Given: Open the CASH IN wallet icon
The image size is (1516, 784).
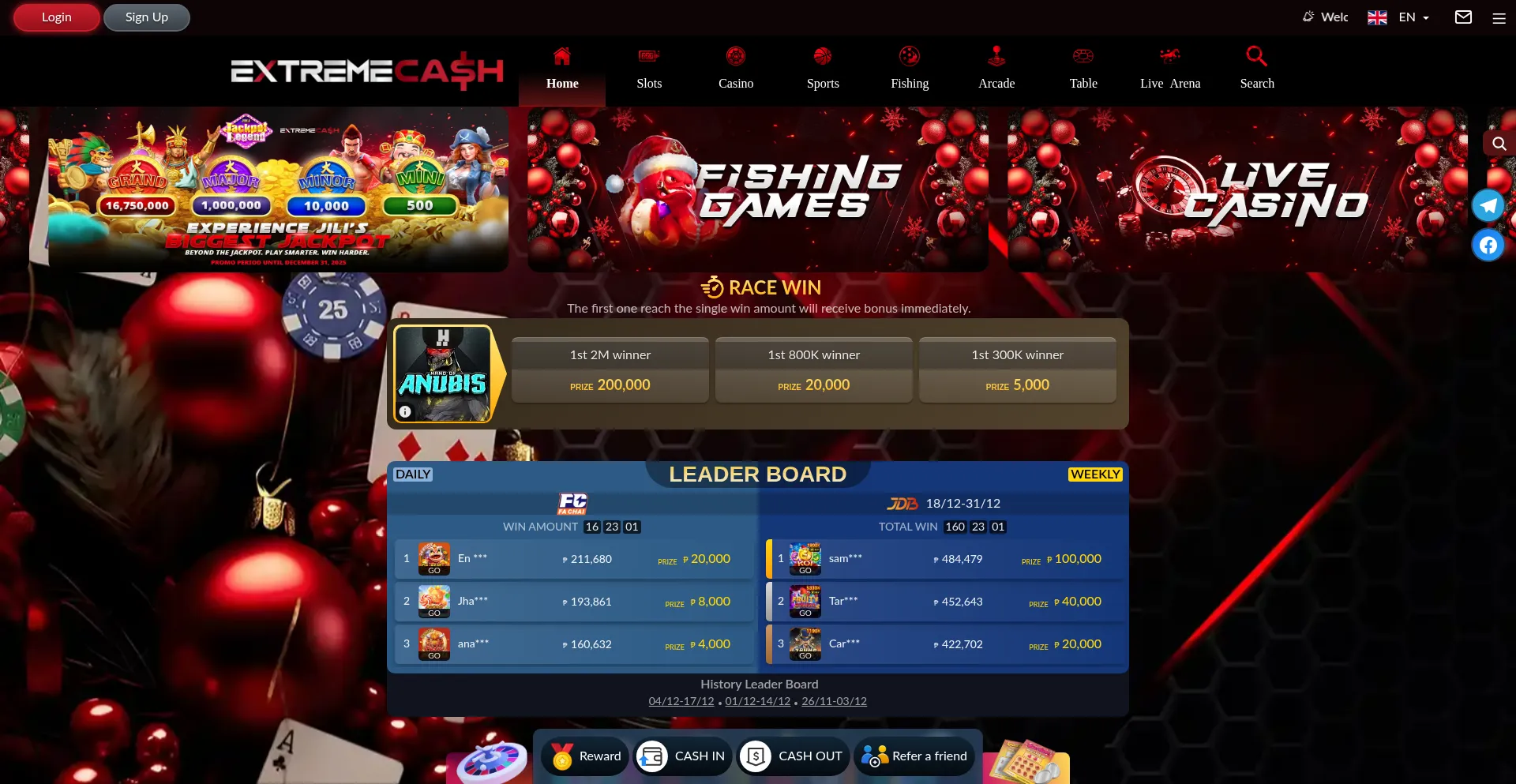Looking at the screenshot, I should [651, 756].
